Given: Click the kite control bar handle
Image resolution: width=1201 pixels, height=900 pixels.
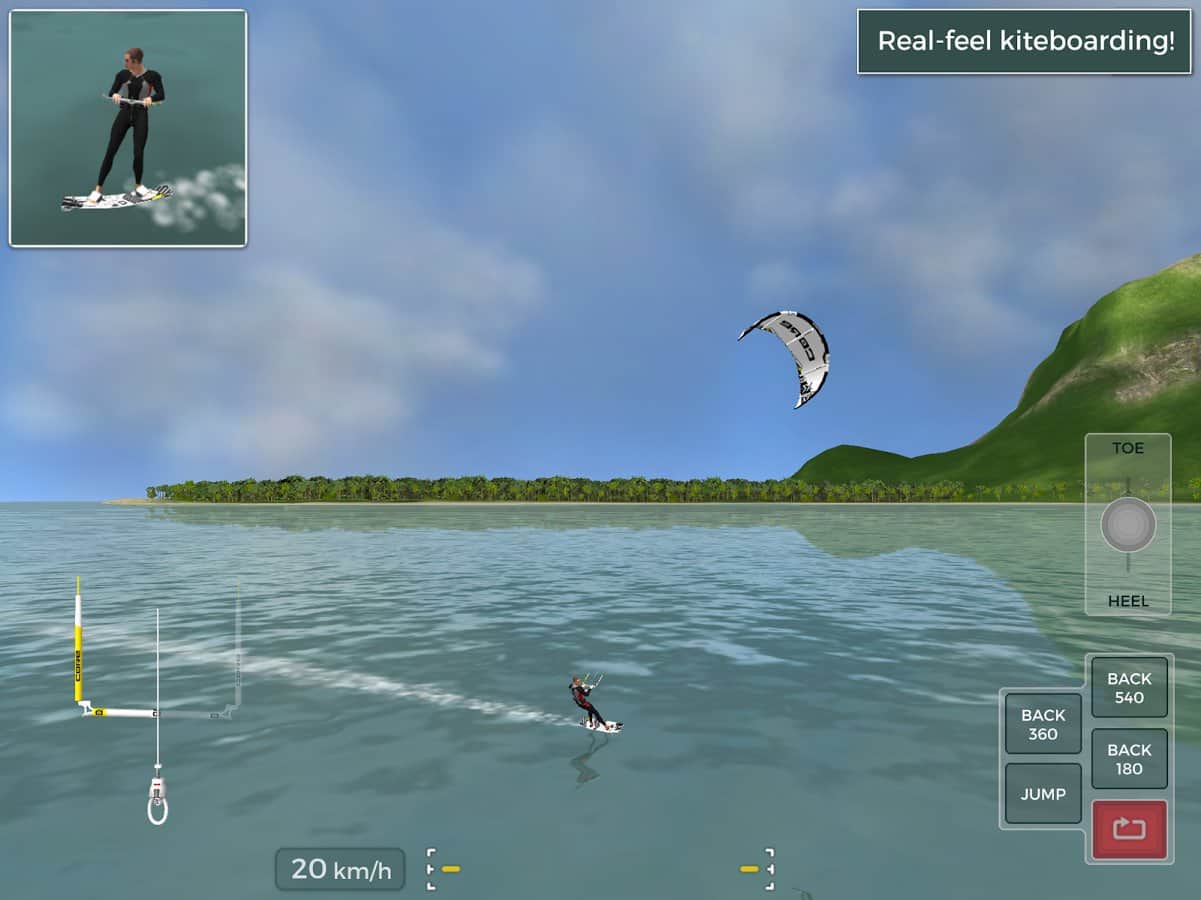Looking at the screenshot, I should [x=157, y=713].
